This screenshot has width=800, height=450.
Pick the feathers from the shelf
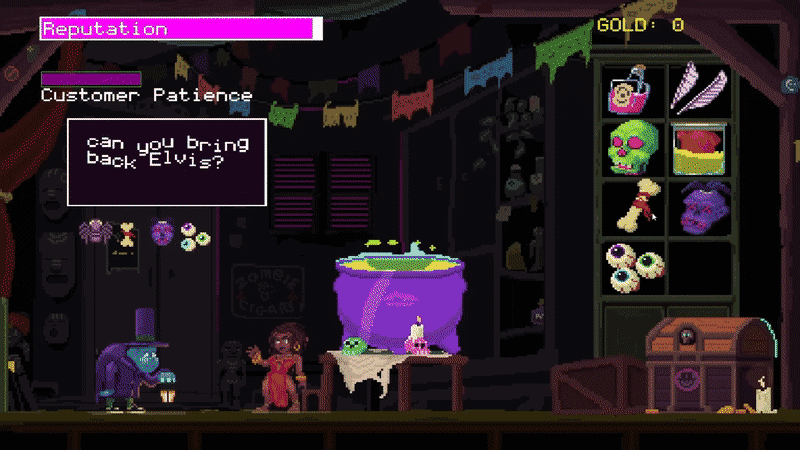coord(696,88)
